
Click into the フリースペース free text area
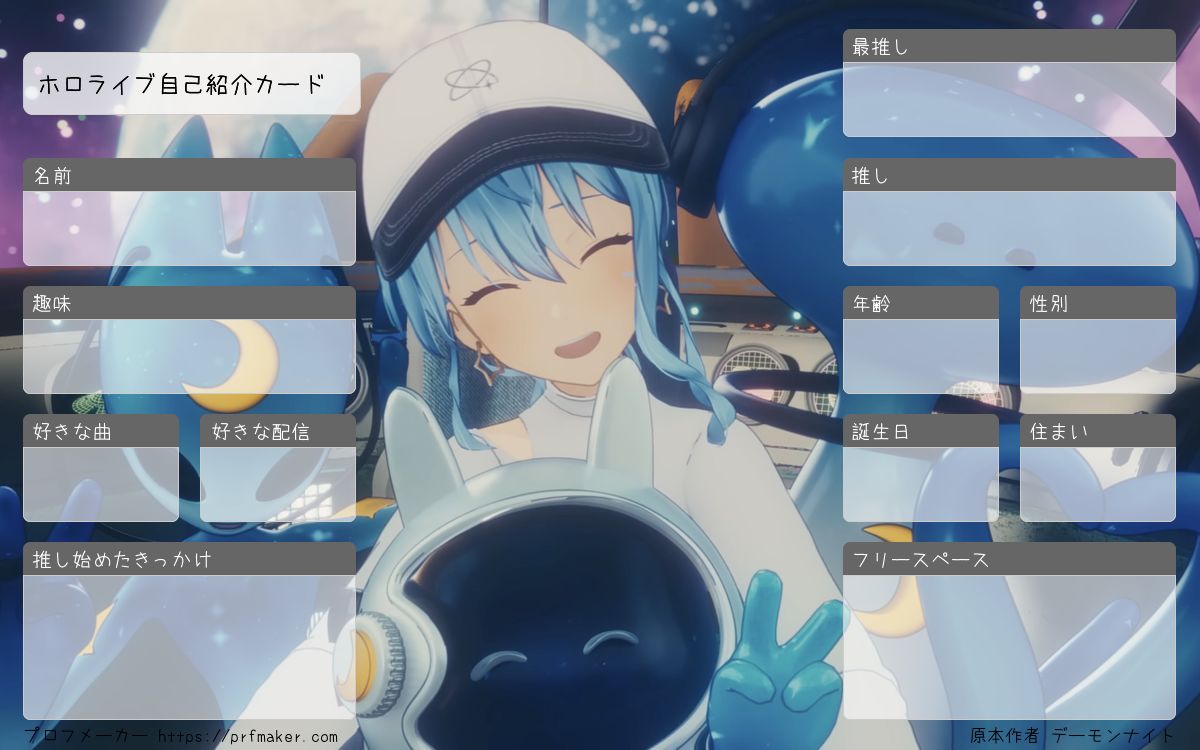(1009, 646)
